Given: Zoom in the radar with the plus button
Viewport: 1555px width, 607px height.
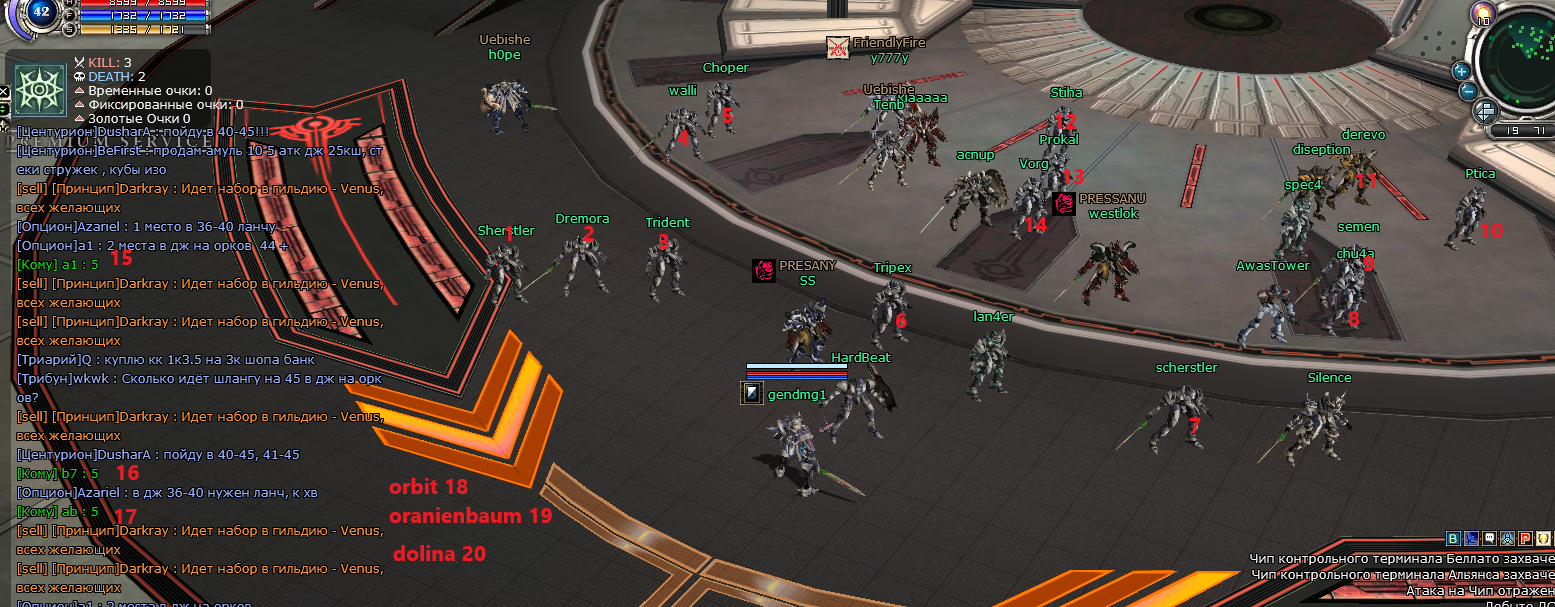Looking at the screenshot, I should (1461, 70).
